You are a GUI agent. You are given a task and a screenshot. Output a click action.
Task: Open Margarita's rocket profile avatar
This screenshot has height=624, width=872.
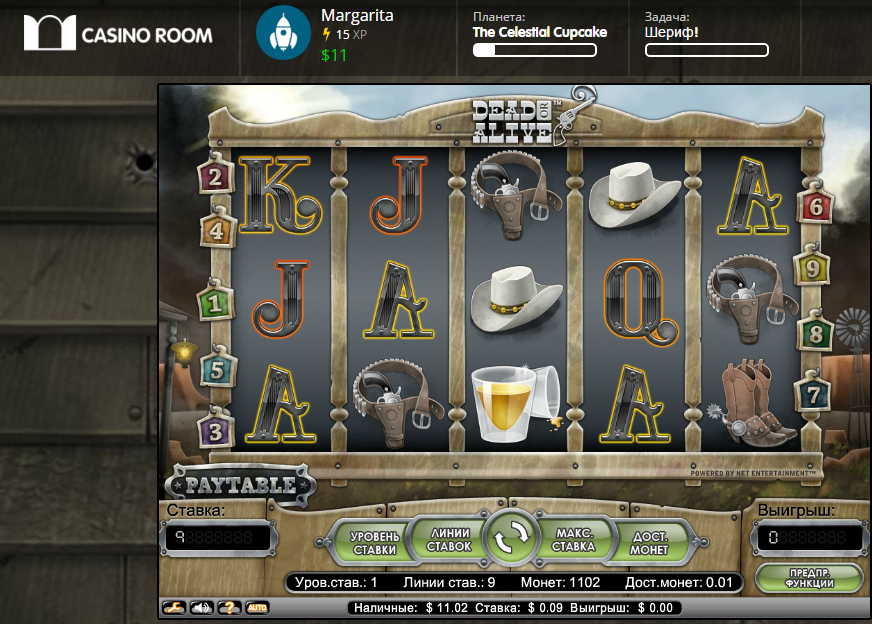tap(283, 33)
